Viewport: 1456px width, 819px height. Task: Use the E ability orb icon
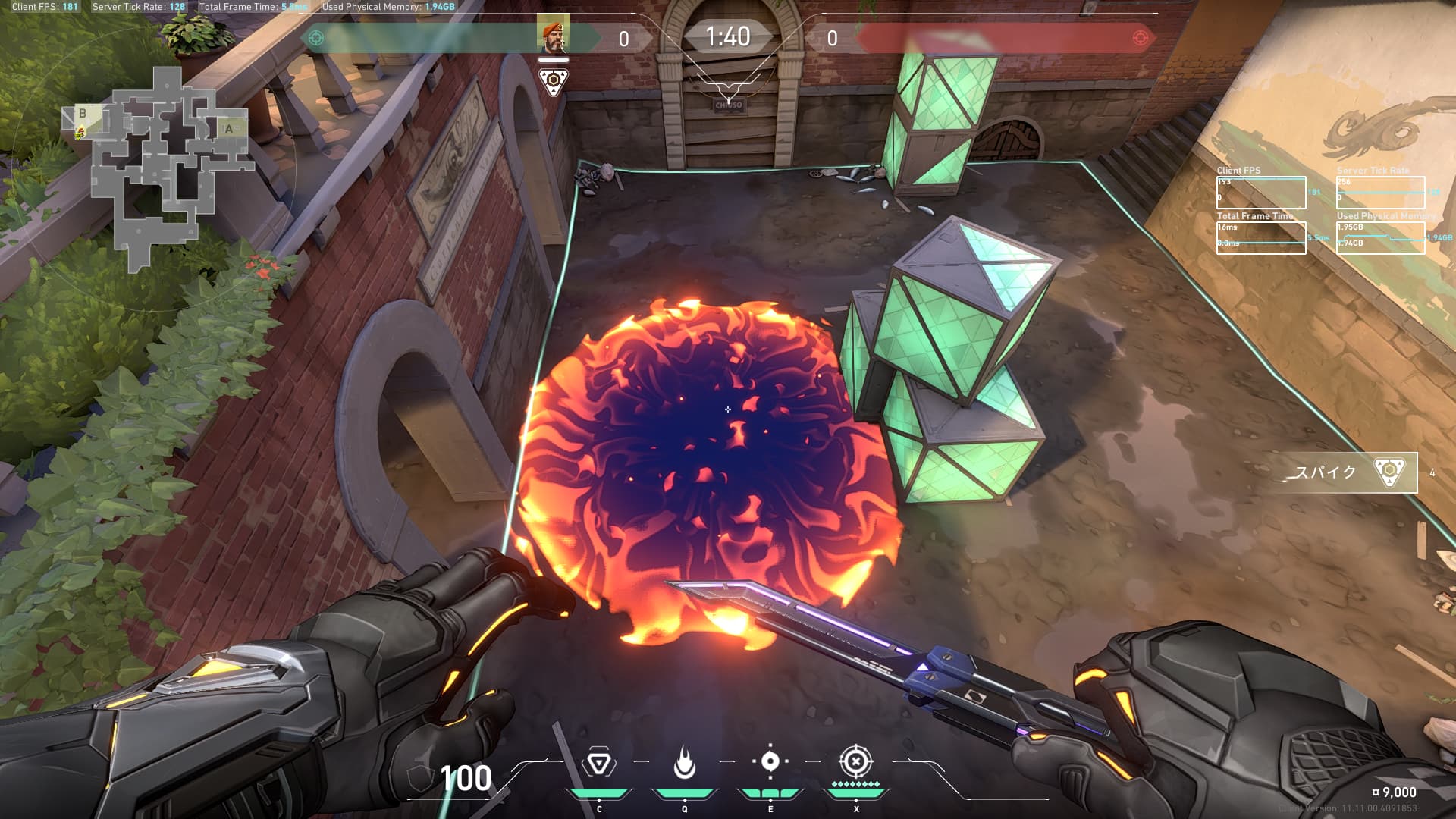tap(770, 761)
